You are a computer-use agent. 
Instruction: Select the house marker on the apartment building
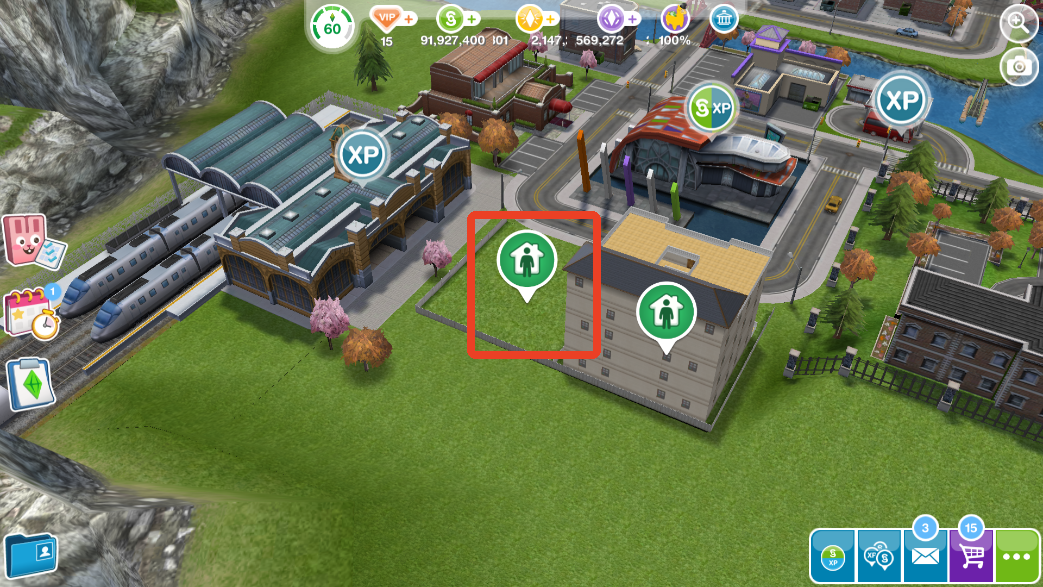point(666,312)
